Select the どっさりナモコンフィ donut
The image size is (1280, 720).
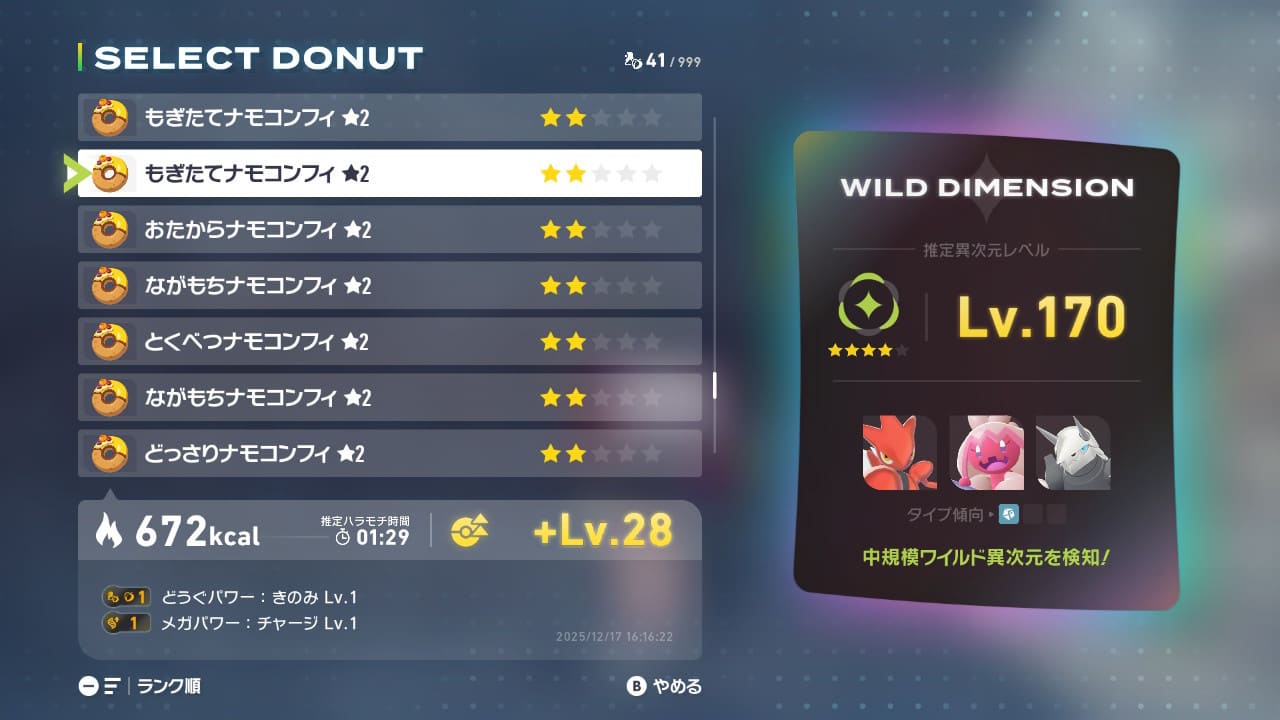[389, 454]
